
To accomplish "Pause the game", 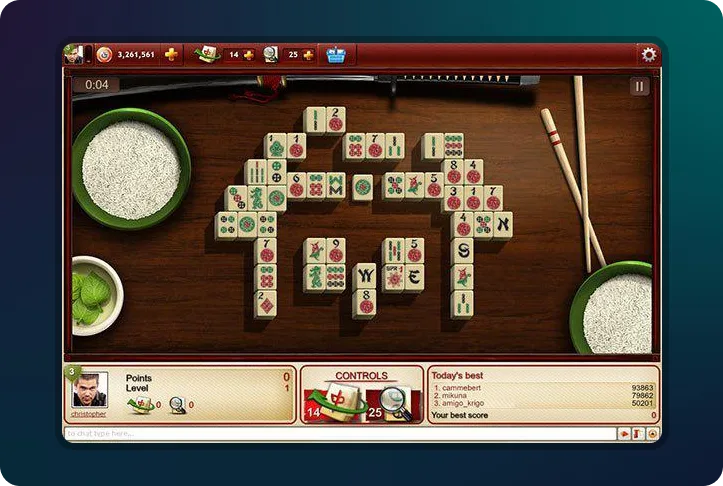I will [x=639, y=86].
